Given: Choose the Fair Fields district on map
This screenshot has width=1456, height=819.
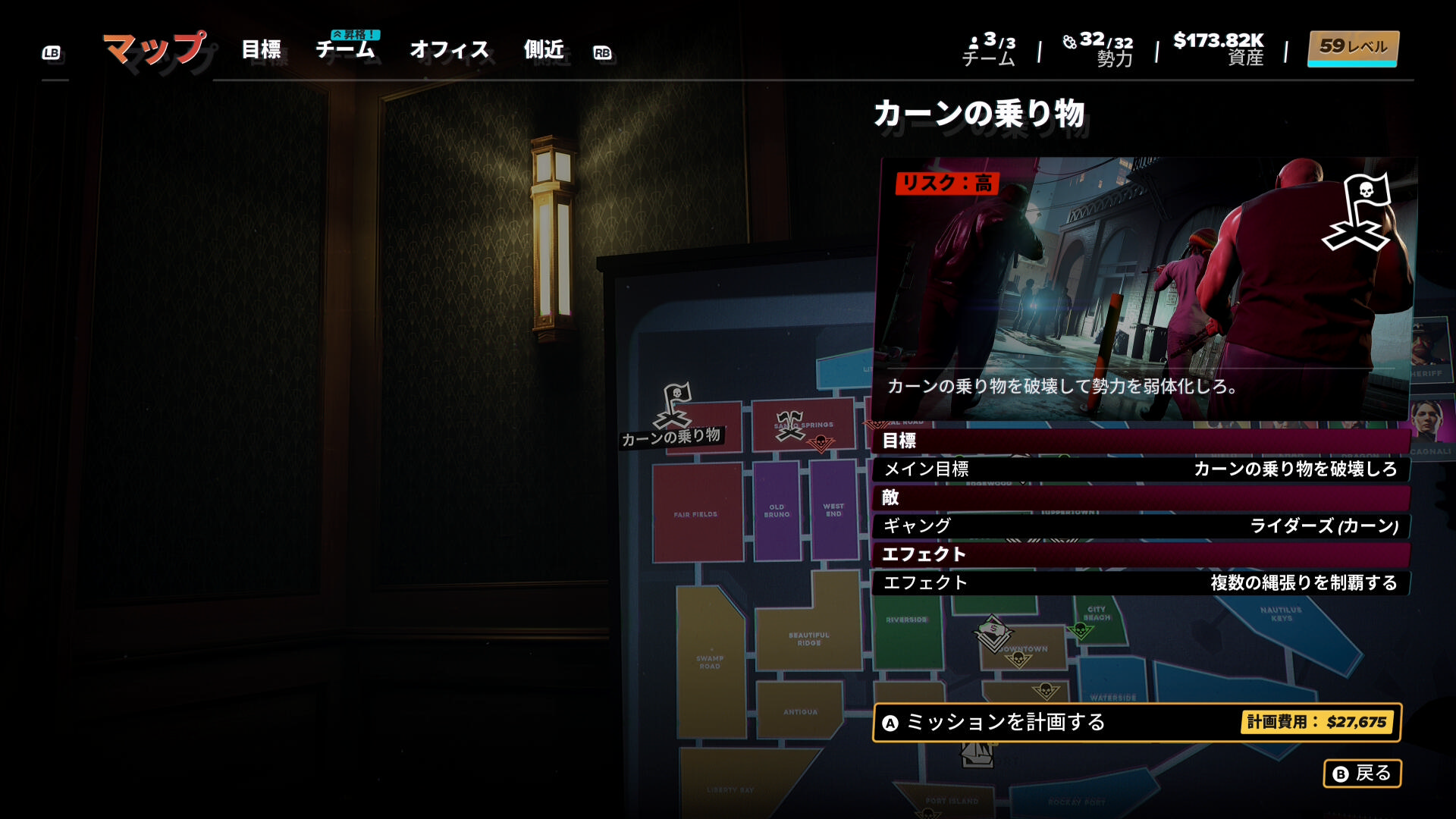Looking at the screenshot, I should [x=696, y=513].
